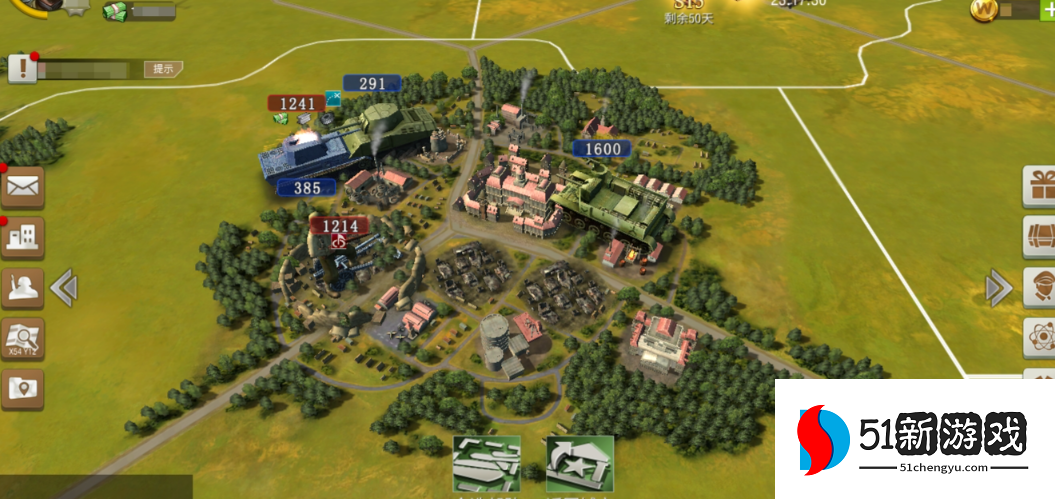Collapse the left side menu arrow
The width and height of the screenshot is (1055, 499).
point(64,288)
